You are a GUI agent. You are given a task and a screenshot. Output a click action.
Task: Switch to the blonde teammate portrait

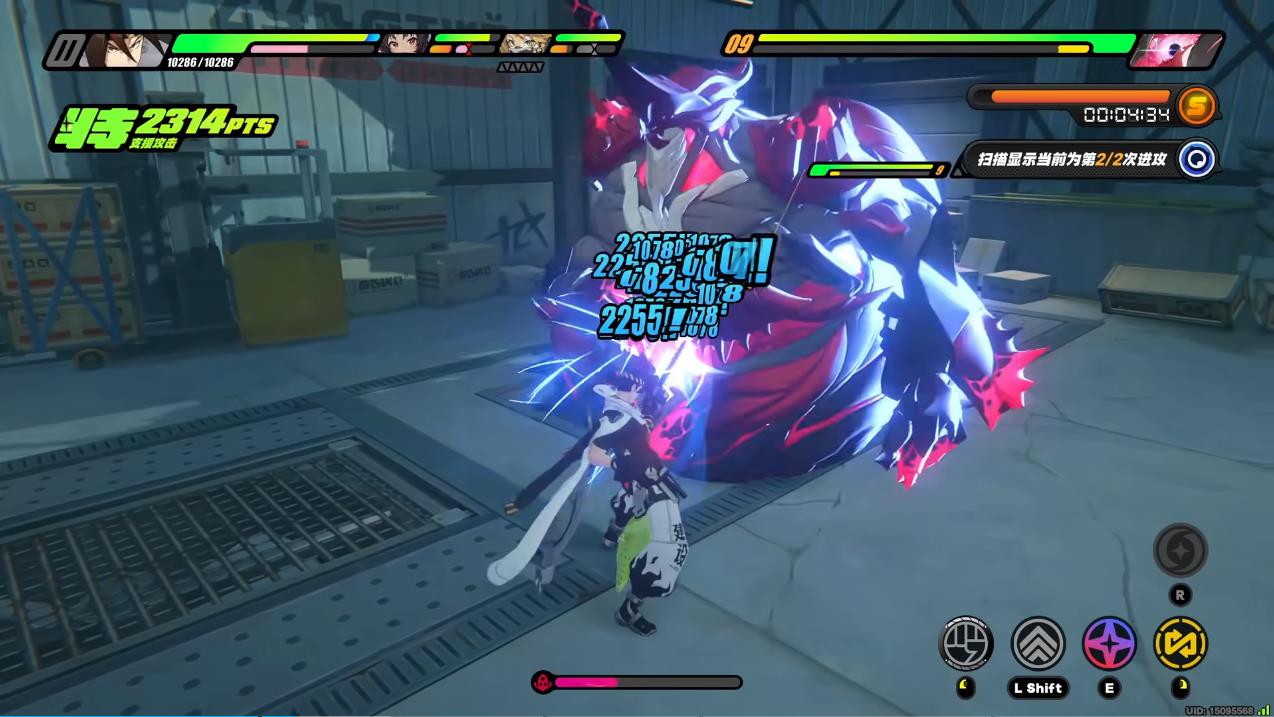click(x=524, y=44)
